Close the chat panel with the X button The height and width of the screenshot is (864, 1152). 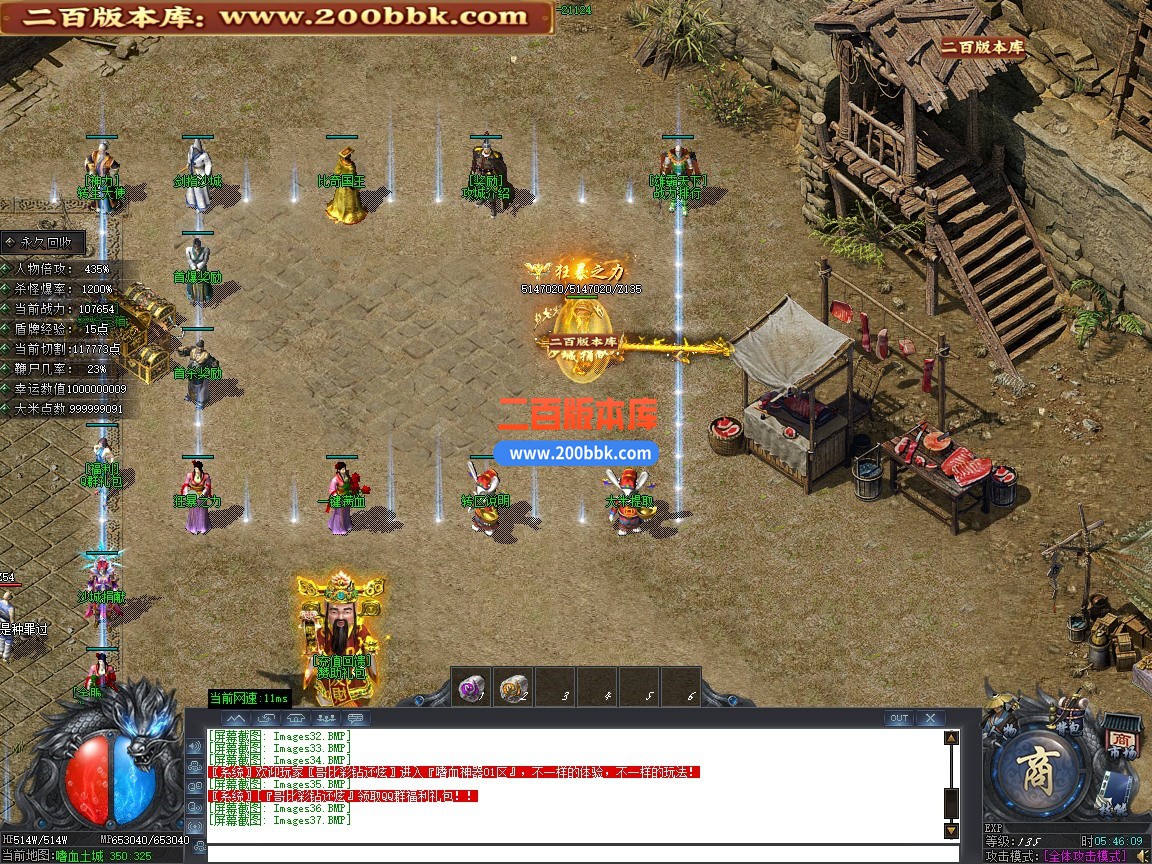[930, 718]
